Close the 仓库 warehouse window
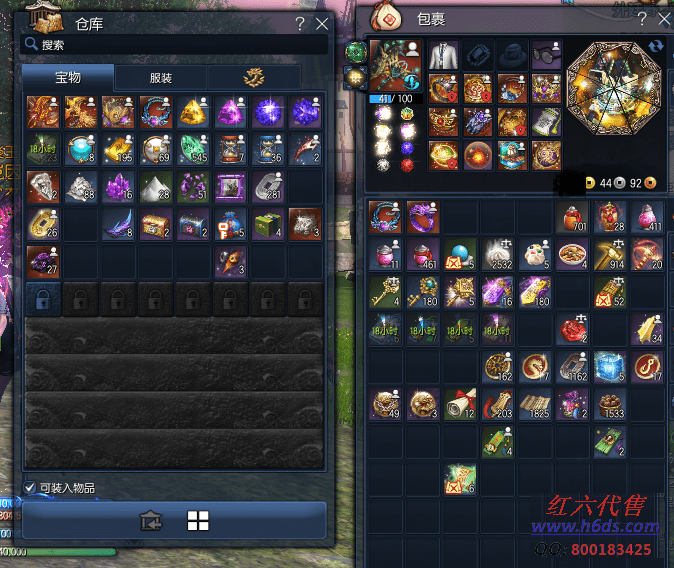 point(321,24)
